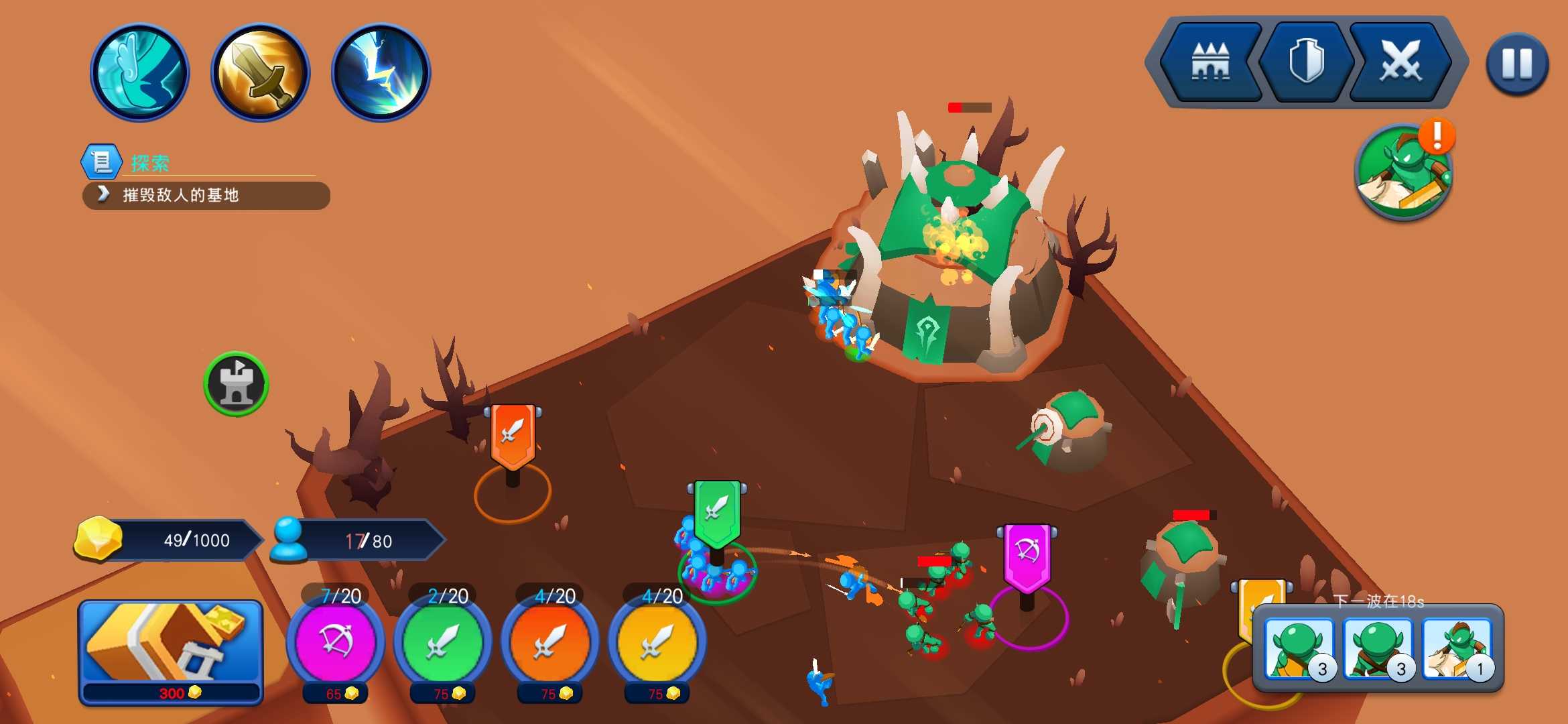Screen dimensions: 1568x724
Task: Switch to crossed swords attack stance
Action: pyautogui.click(x=1400, y=62)
